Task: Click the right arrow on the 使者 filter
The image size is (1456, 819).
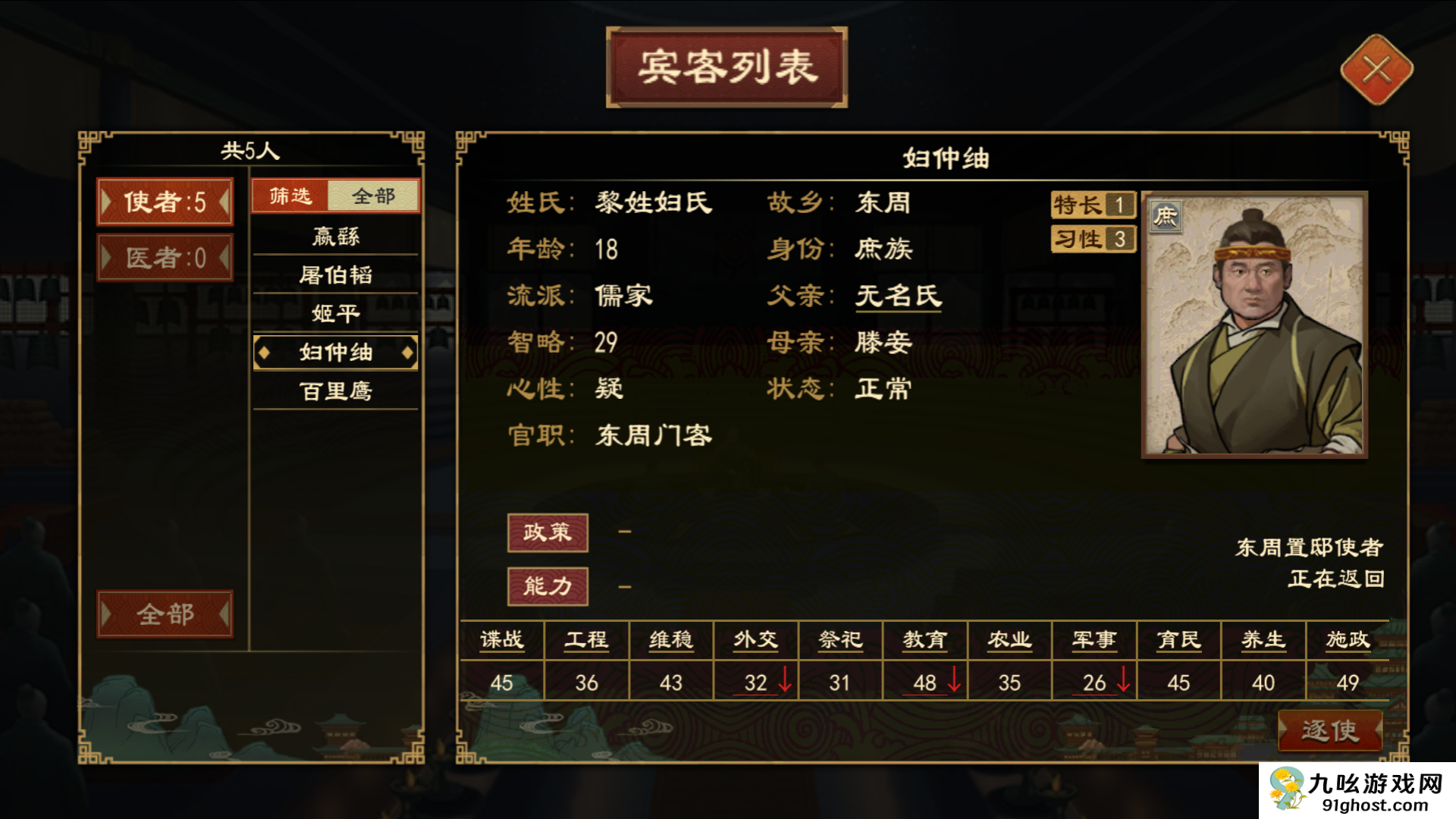Action: 225,202
